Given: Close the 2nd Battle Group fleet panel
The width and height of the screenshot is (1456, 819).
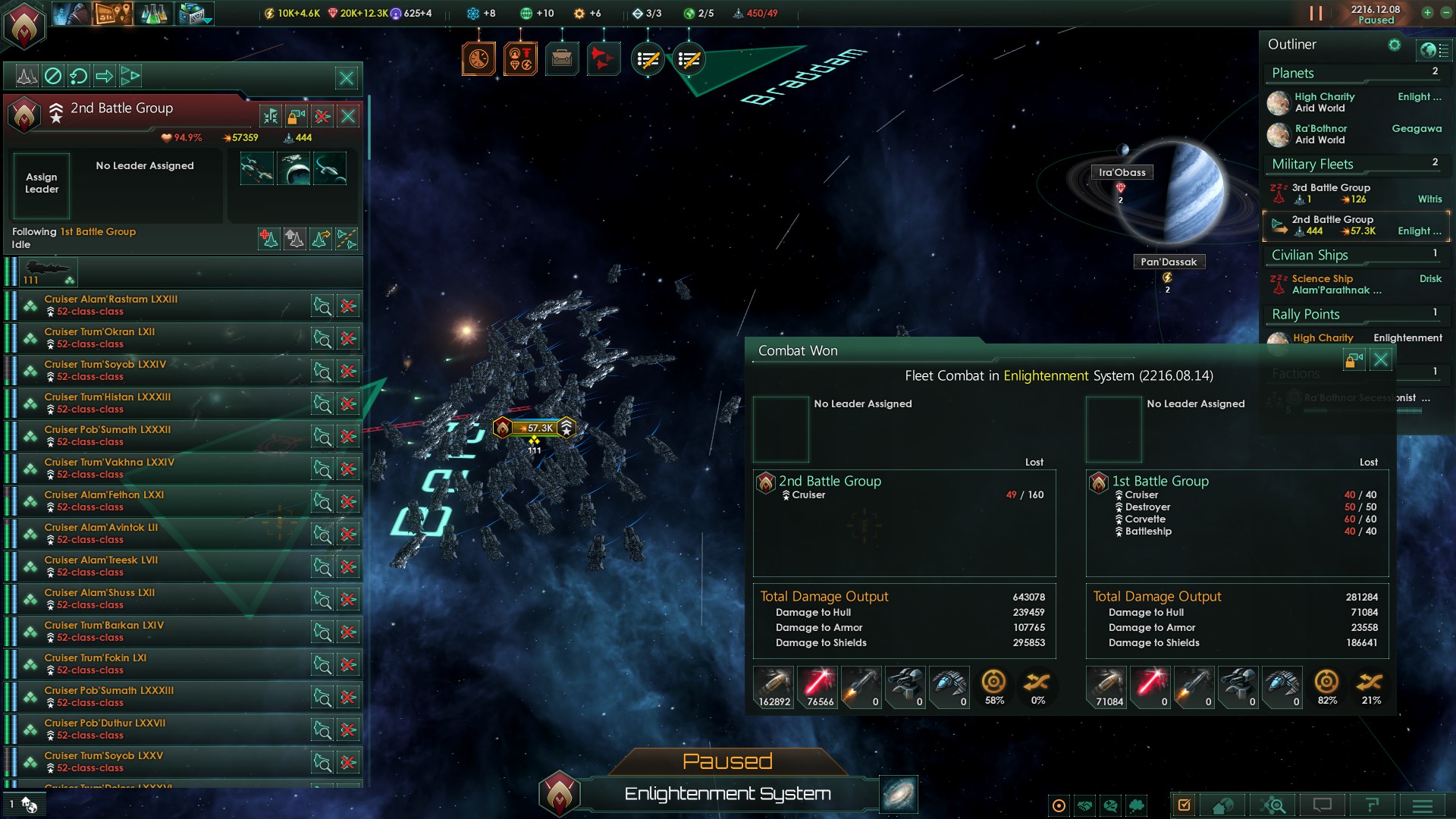Looking at the screenshot, I should (x=348, y=116).
